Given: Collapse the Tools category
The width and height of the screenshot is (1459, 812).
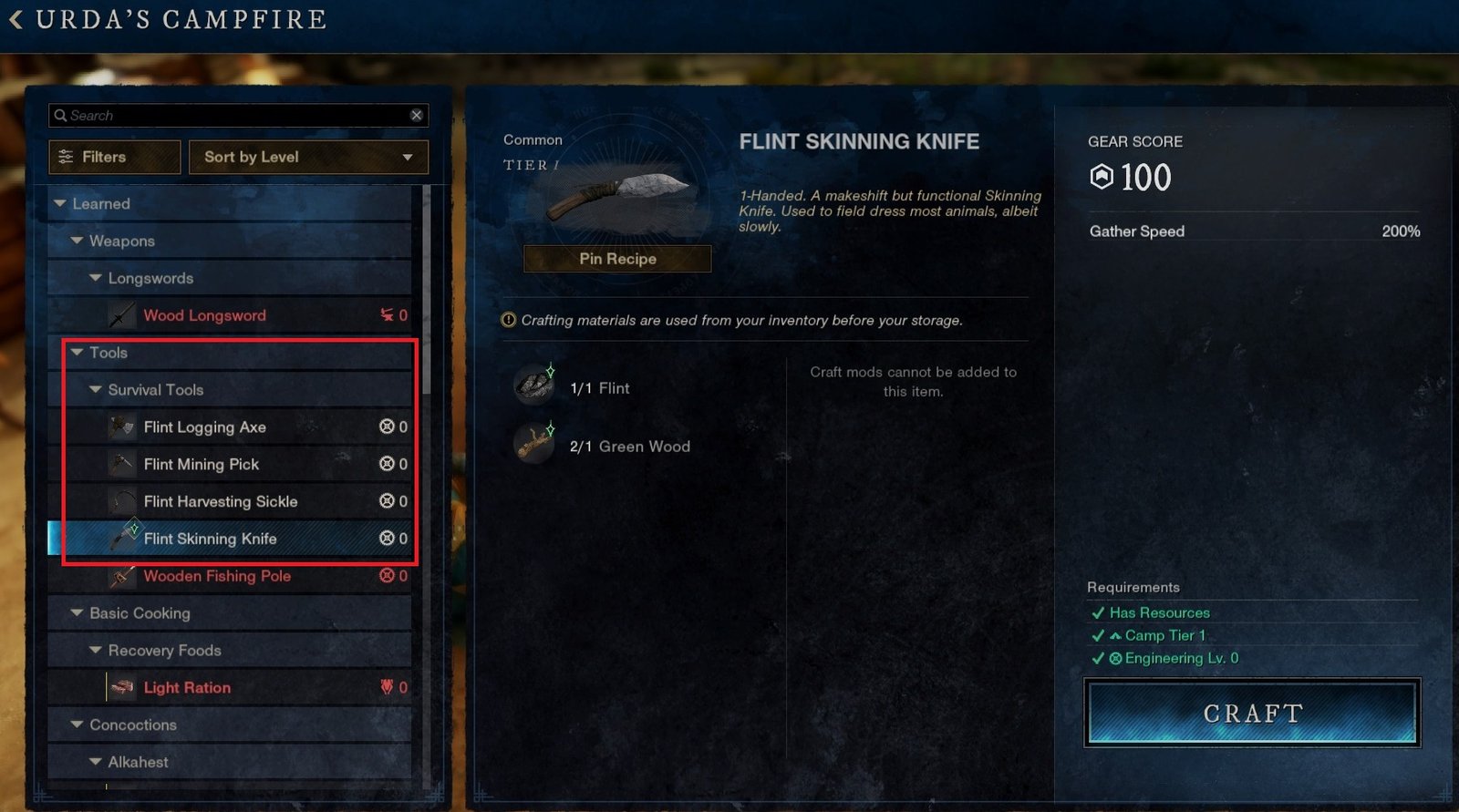Looking at the screenshot, I should click(x=78, y=353).
